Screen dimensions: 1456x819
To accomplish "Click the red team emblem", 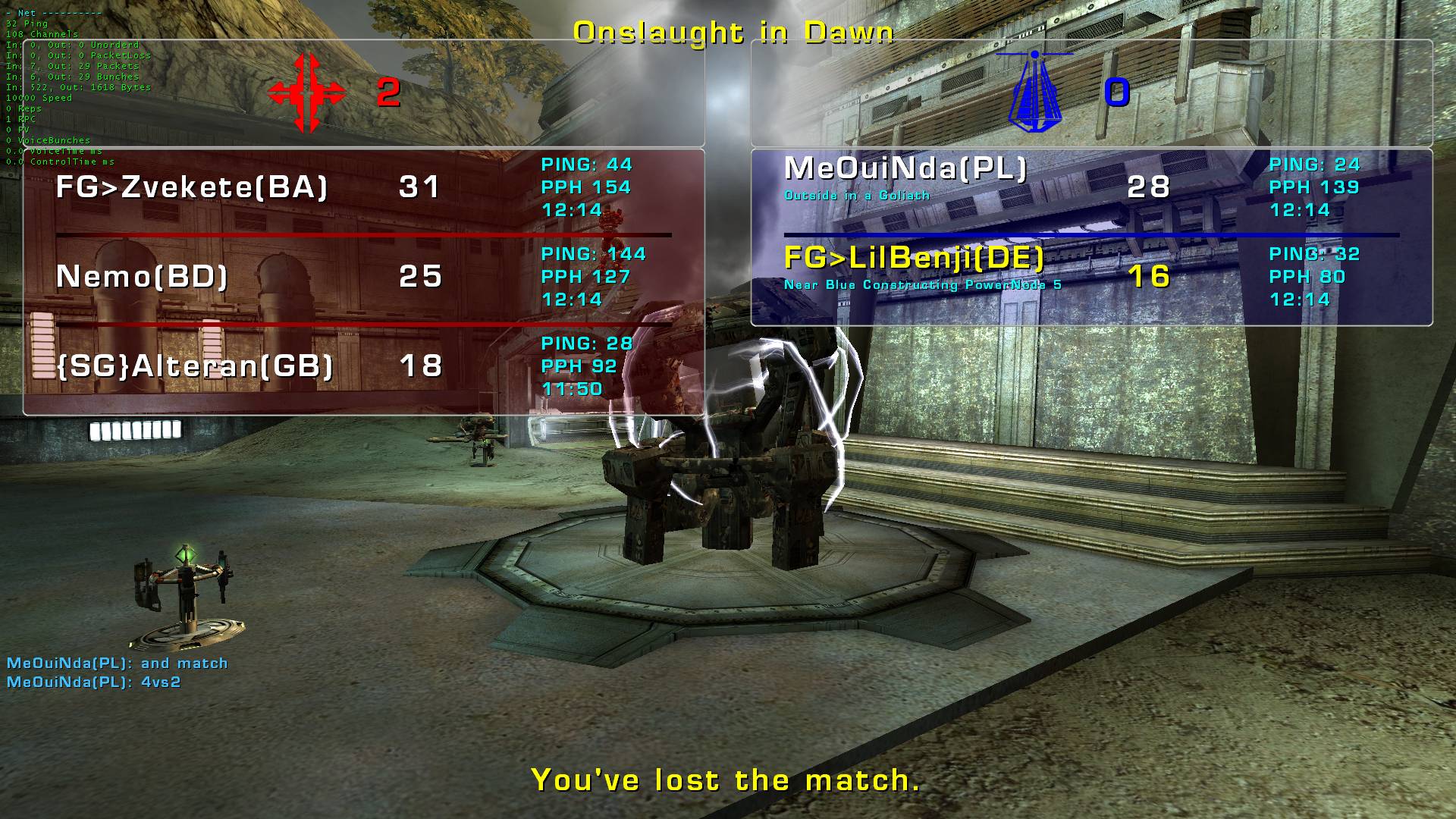I will pyautogui.click(x=306, y=93).
